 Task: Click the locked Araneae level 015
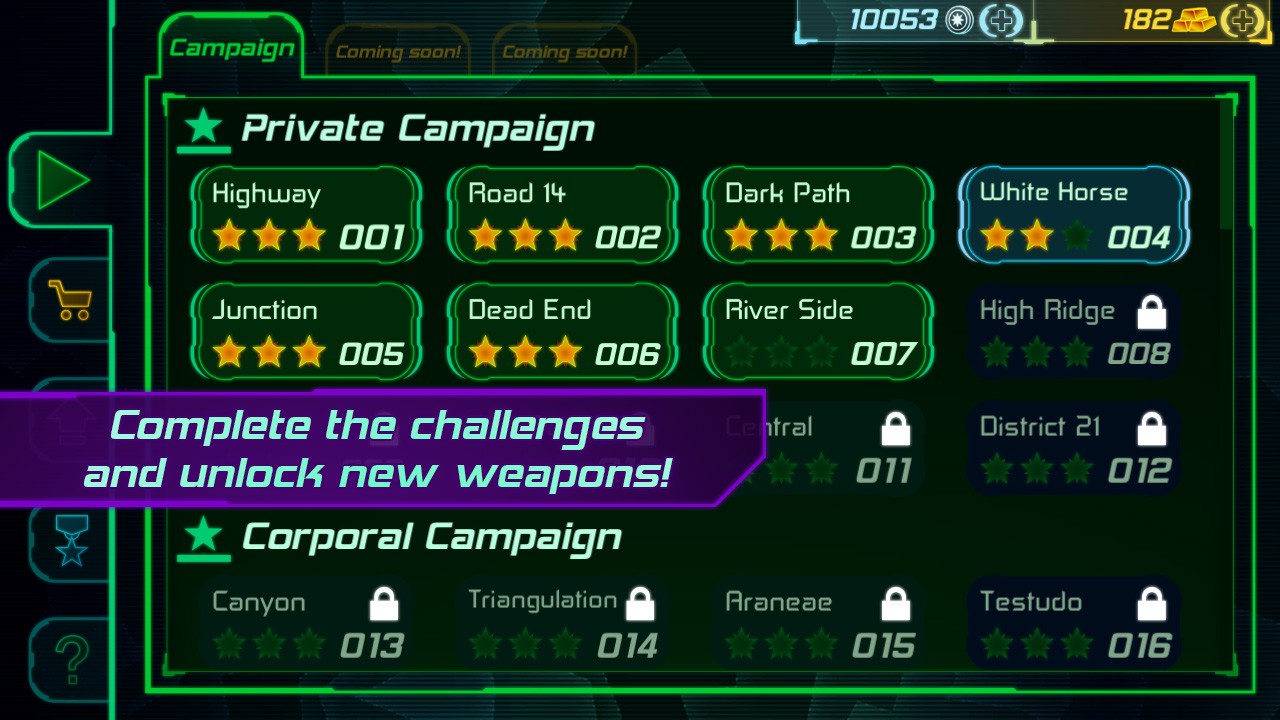point(819,624)
